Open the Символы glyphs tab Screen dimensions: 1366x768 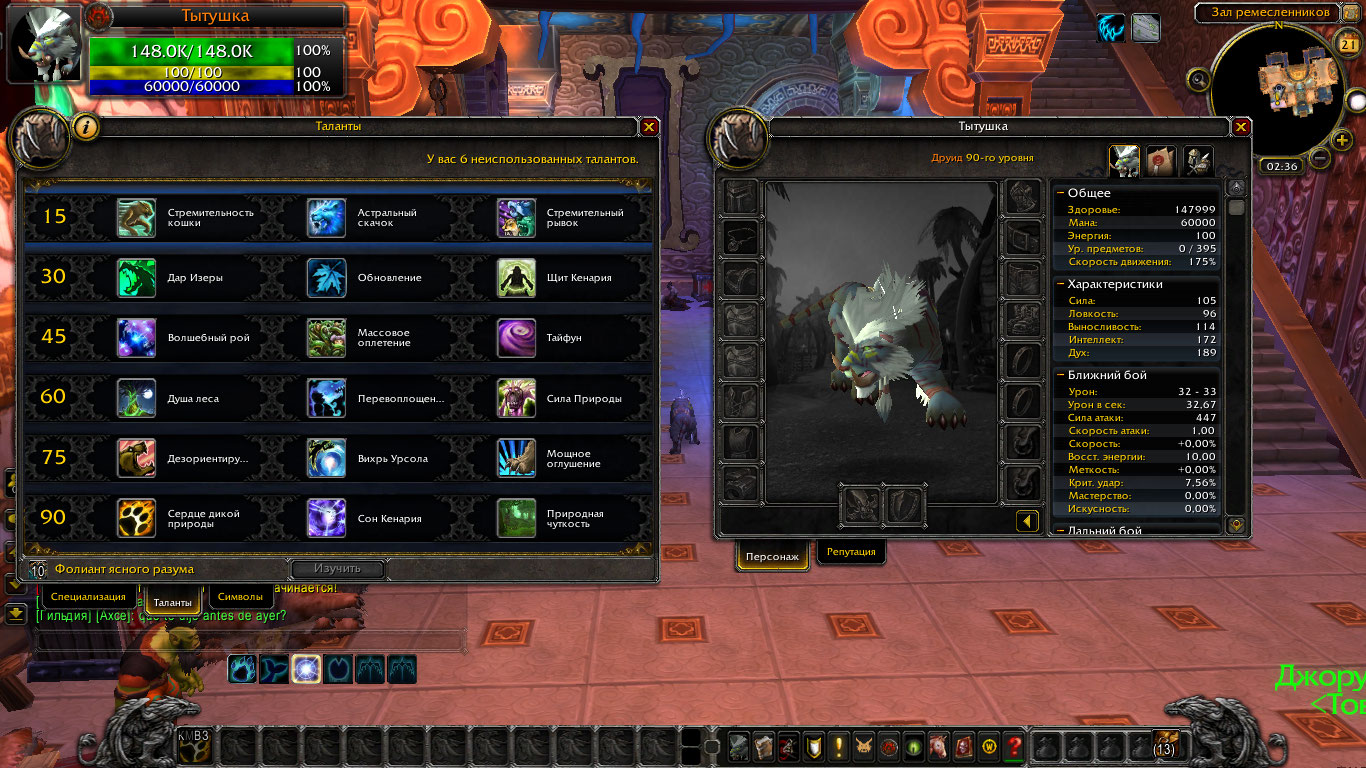tap(240, 597)
